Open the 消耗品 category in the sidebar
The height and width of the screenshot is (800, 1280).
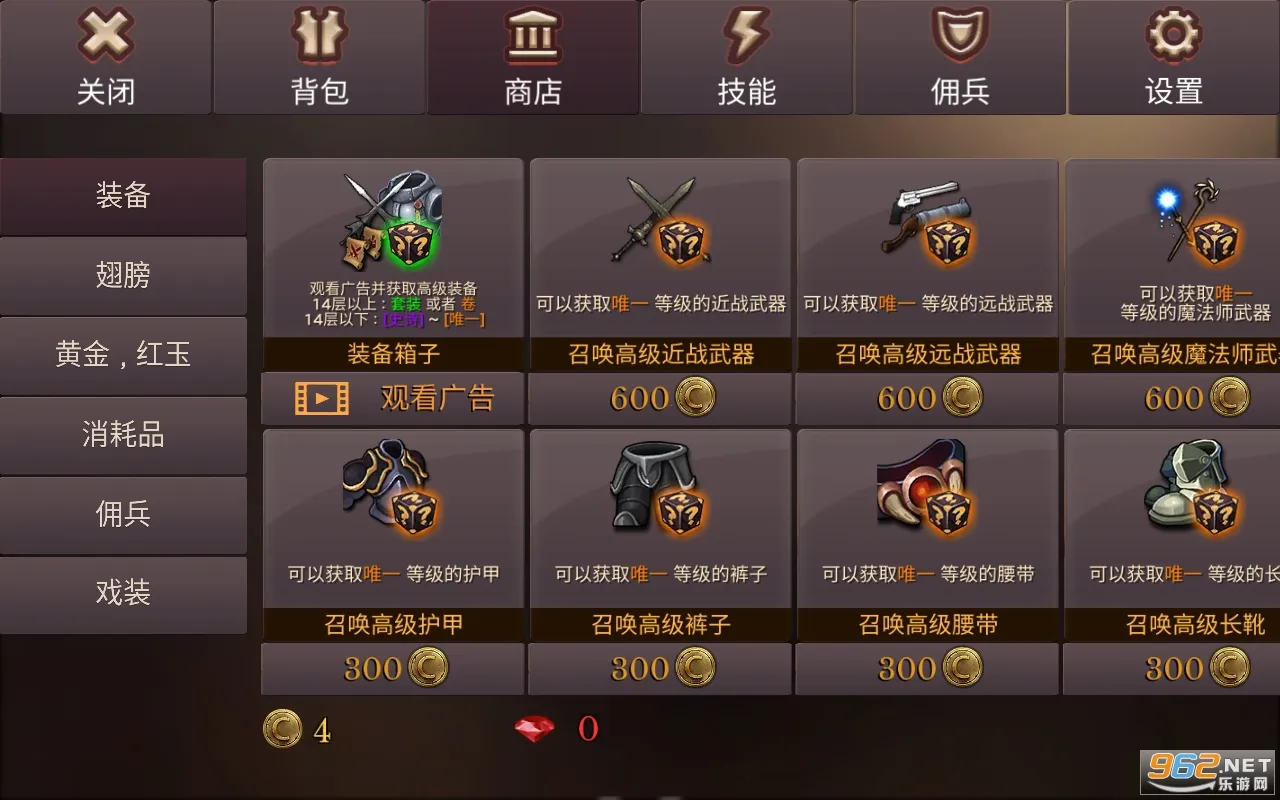[x=123, y=434]
